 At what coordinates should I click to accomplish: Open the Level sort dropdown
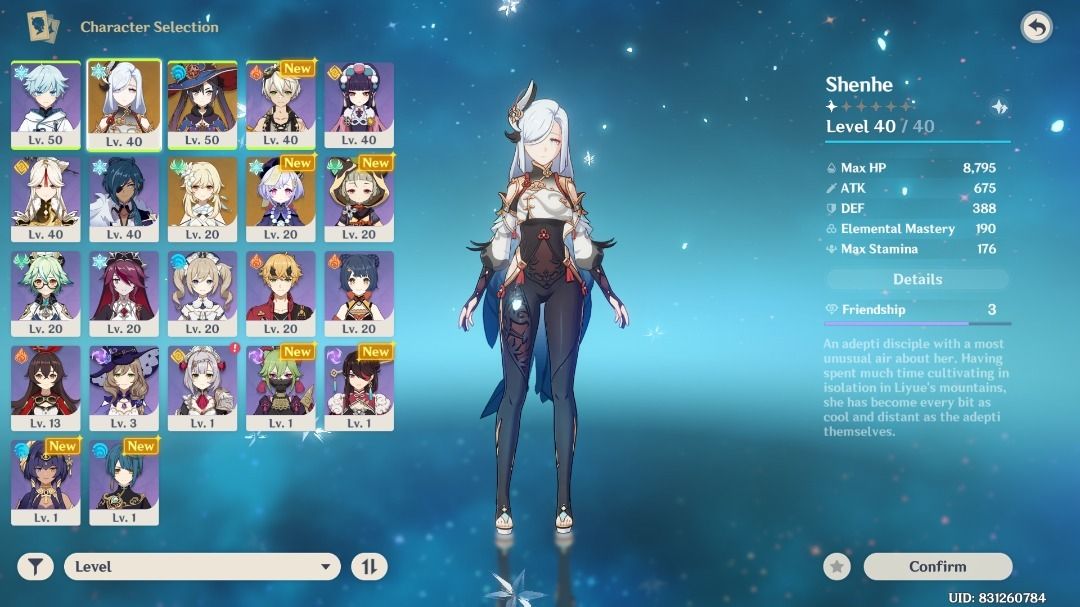[202, 567]
